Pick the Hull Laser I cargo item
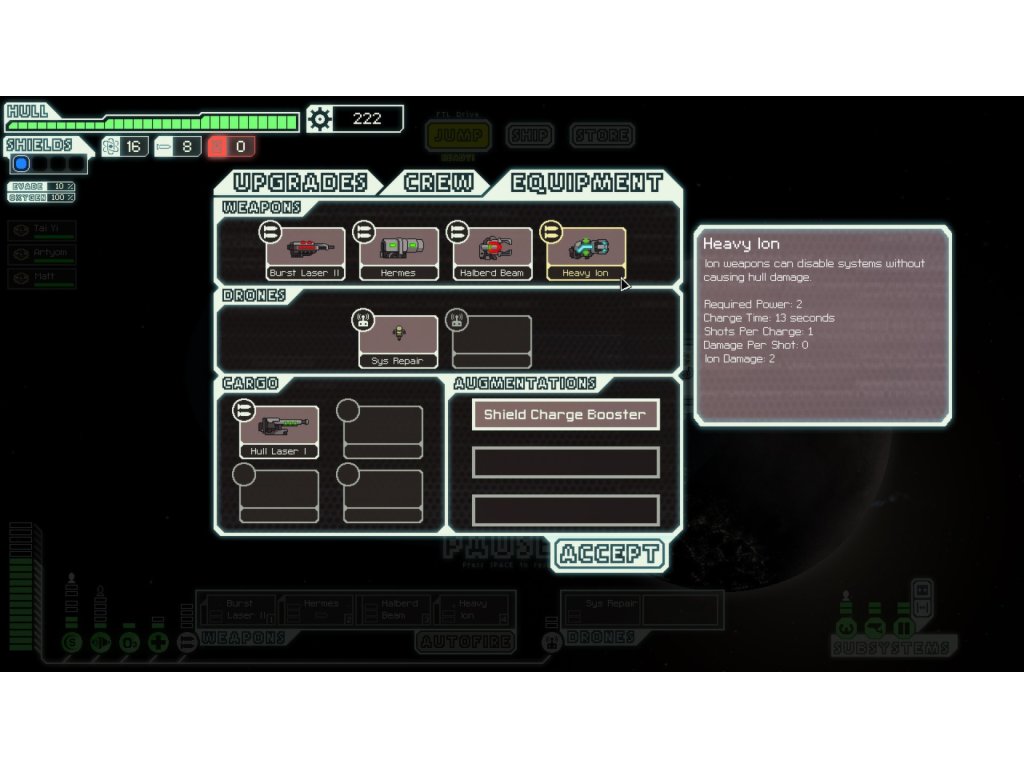The image size is (1024, 768). tap(278, 431)
